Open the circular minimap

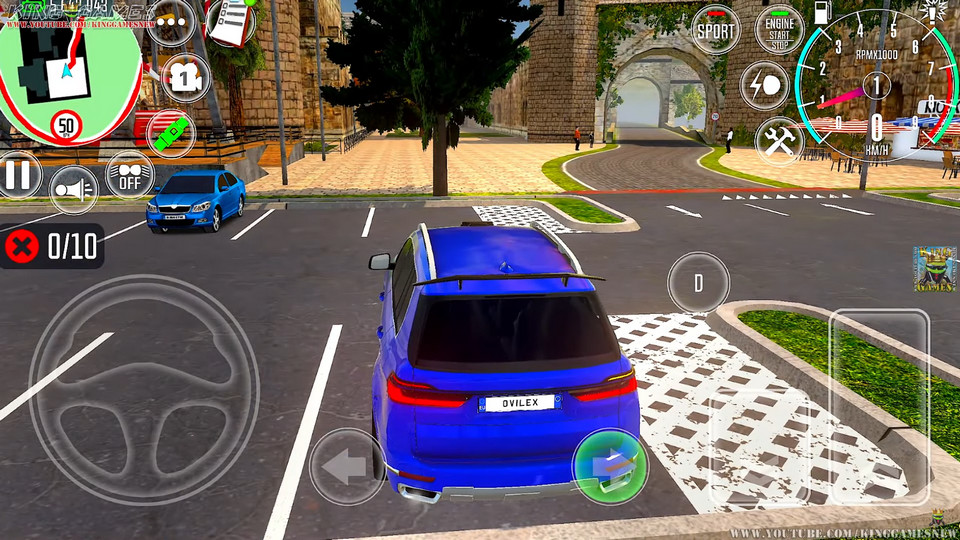70,75
